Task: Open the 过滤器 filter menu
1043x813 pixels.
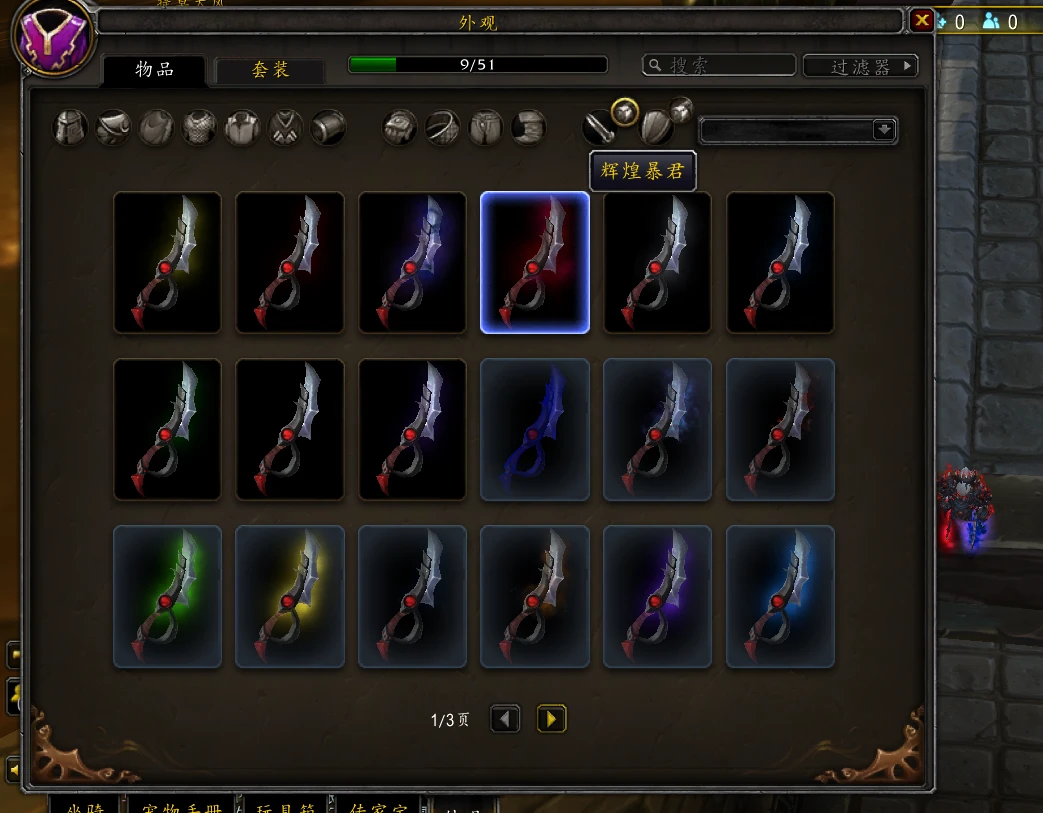Action: [860, 66]
